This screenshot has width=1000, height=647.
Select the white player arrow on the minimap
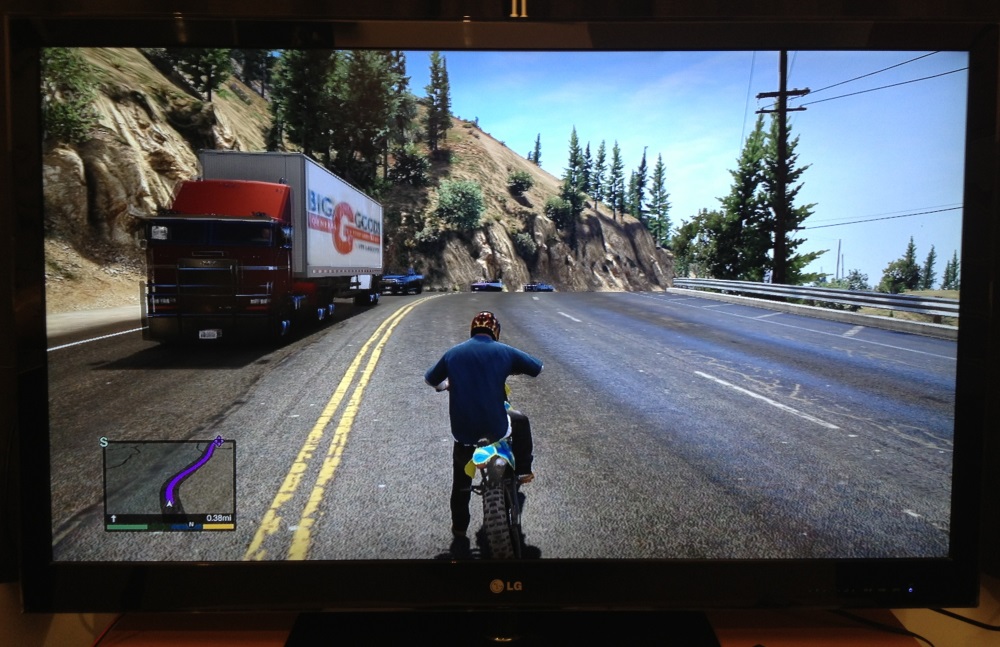(x=169, y=505)
